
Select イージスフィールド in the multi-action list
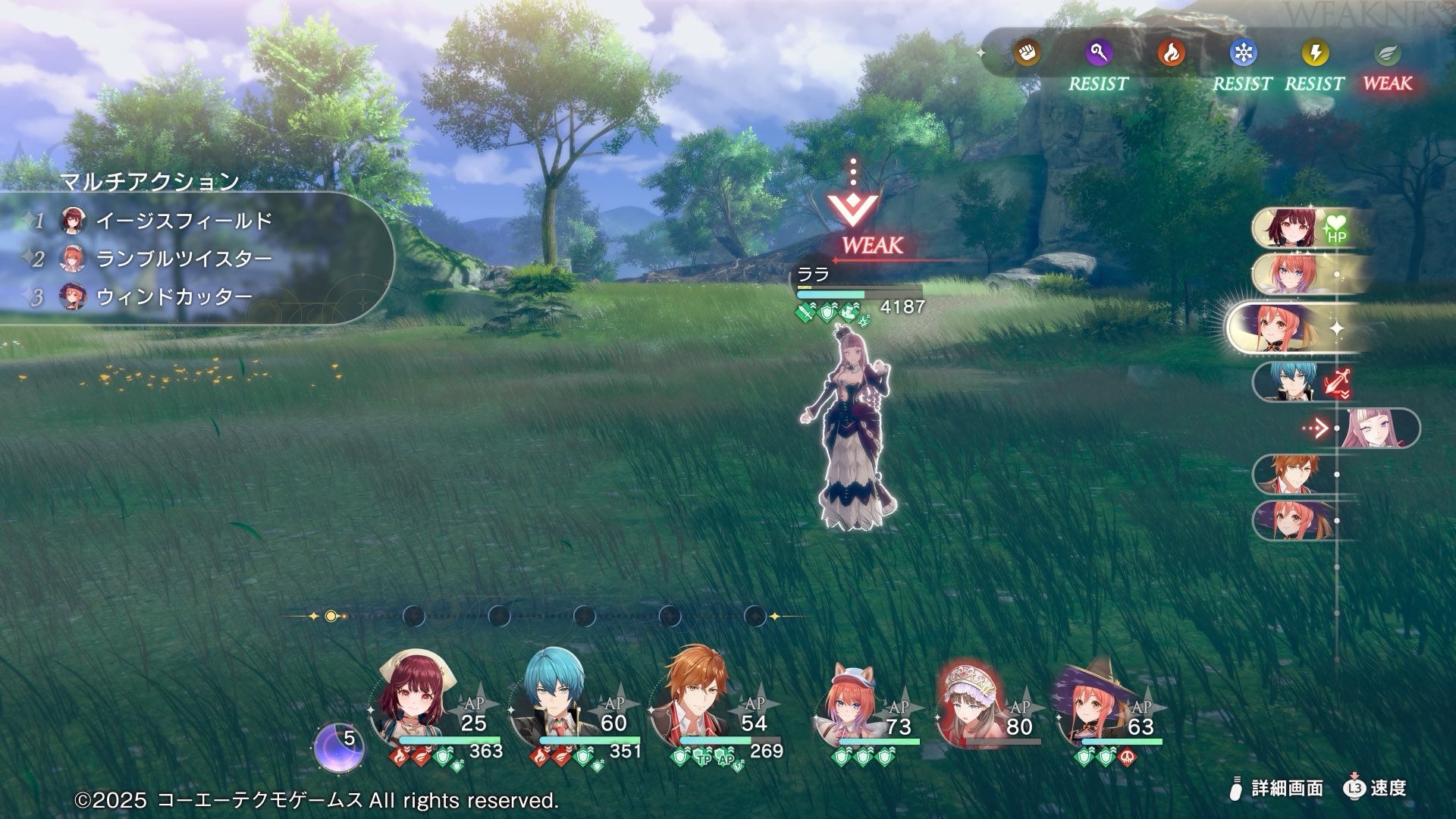(184, 221)
